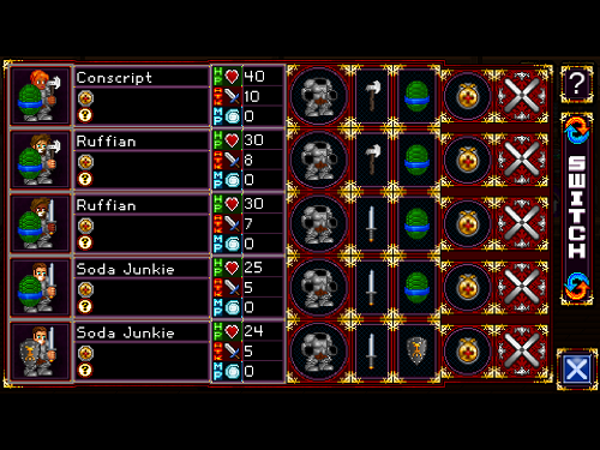This screenshot has height=450, width=600.
Task: Select the sword slot of the Ruffian
Action: [x=370, y=224]
